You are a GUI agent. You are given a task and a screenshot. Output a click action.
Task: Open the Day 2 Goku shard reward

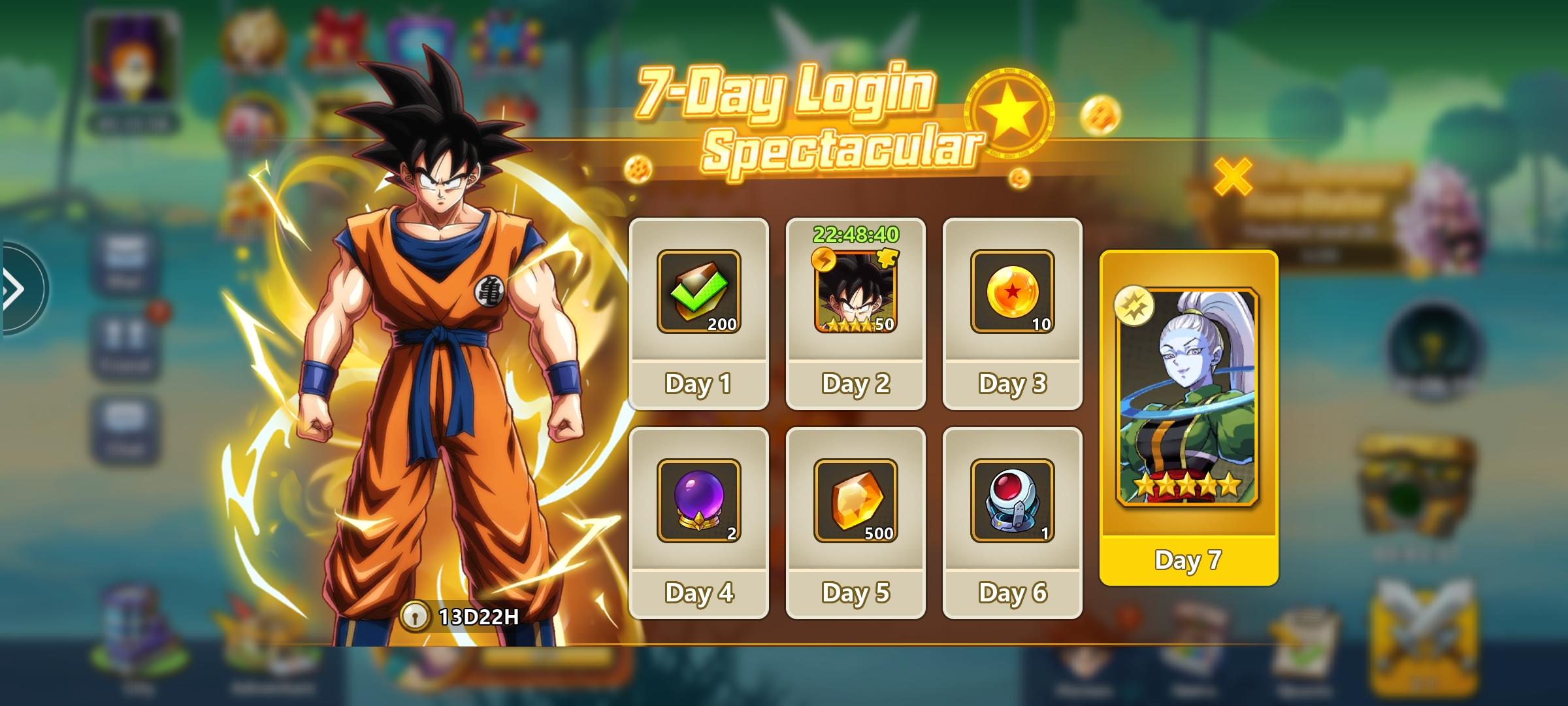(x=855, y=292)
